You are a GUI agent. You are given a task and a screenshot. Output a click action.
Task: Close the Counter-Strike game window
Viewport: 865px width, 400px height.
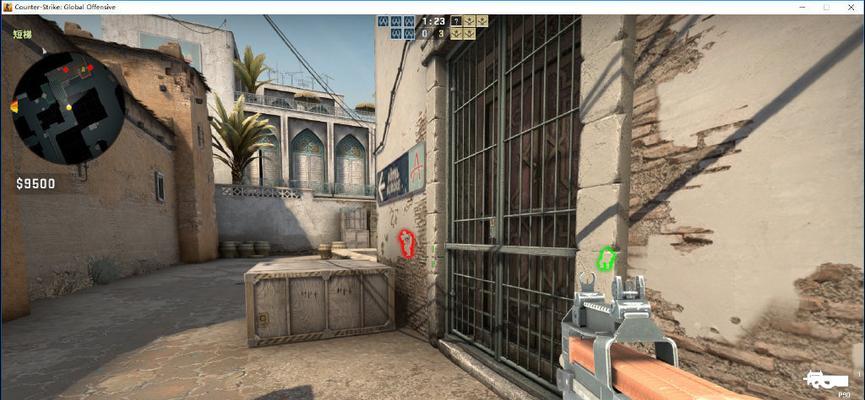pyautogui.click(x=851, y=7)
